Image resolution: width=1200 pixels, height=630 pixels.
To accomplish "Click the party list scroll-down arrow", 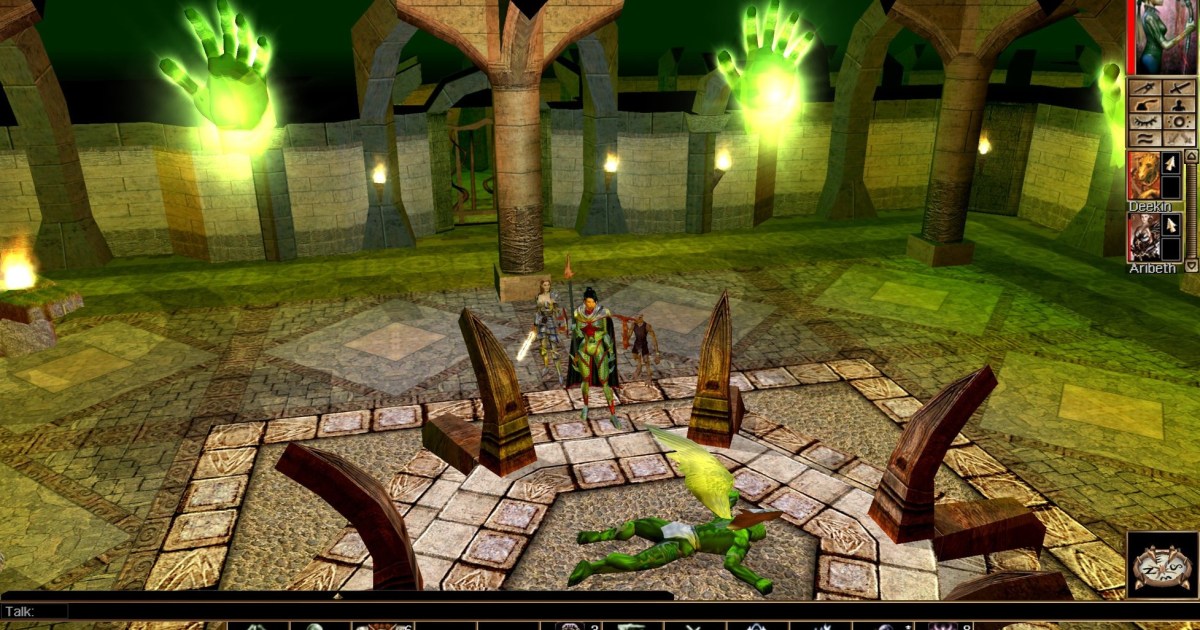I will point(1190,266).
